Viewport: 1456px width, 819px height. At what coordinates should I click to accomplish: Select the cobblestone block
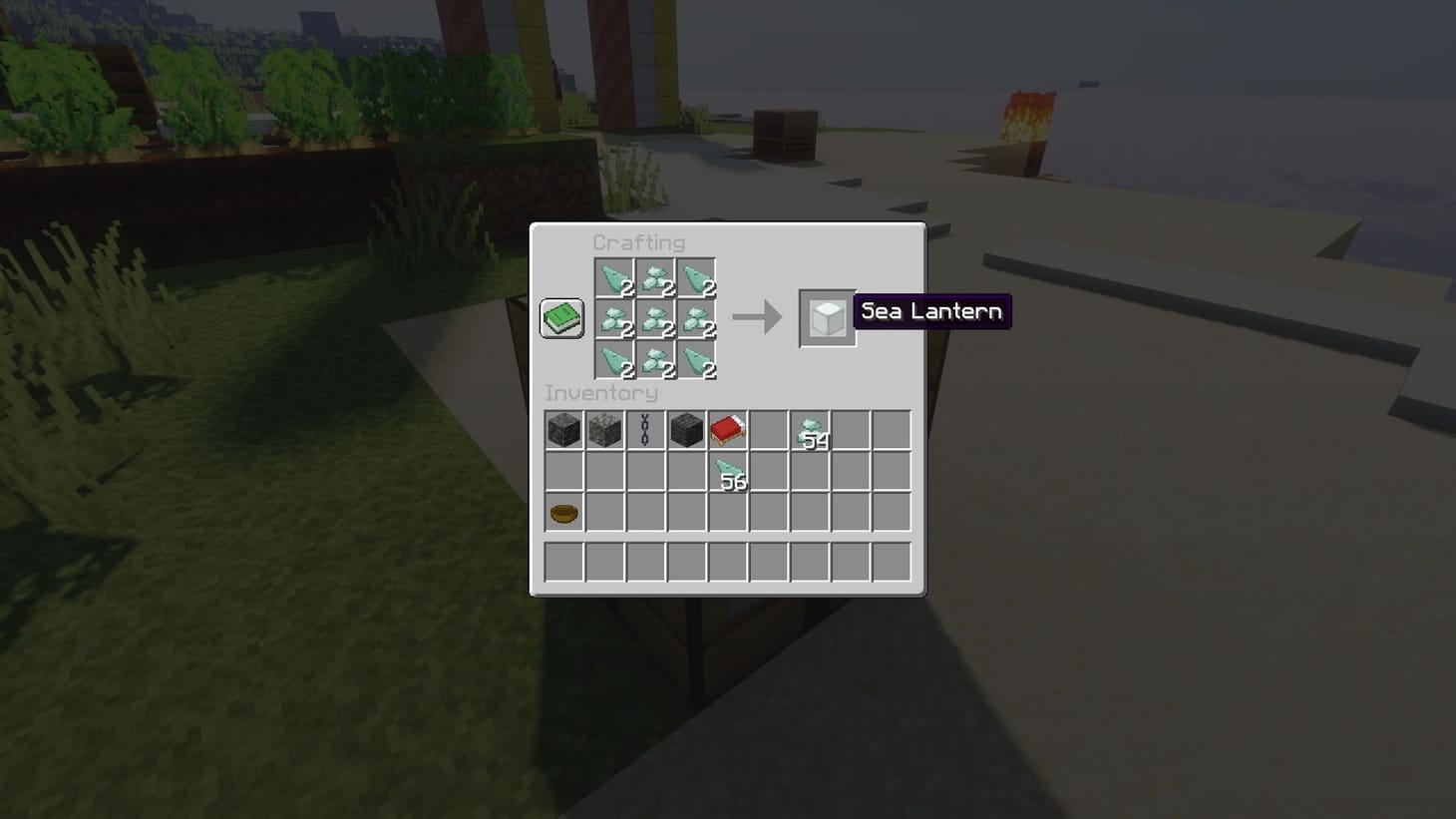(x=605, y=429)
